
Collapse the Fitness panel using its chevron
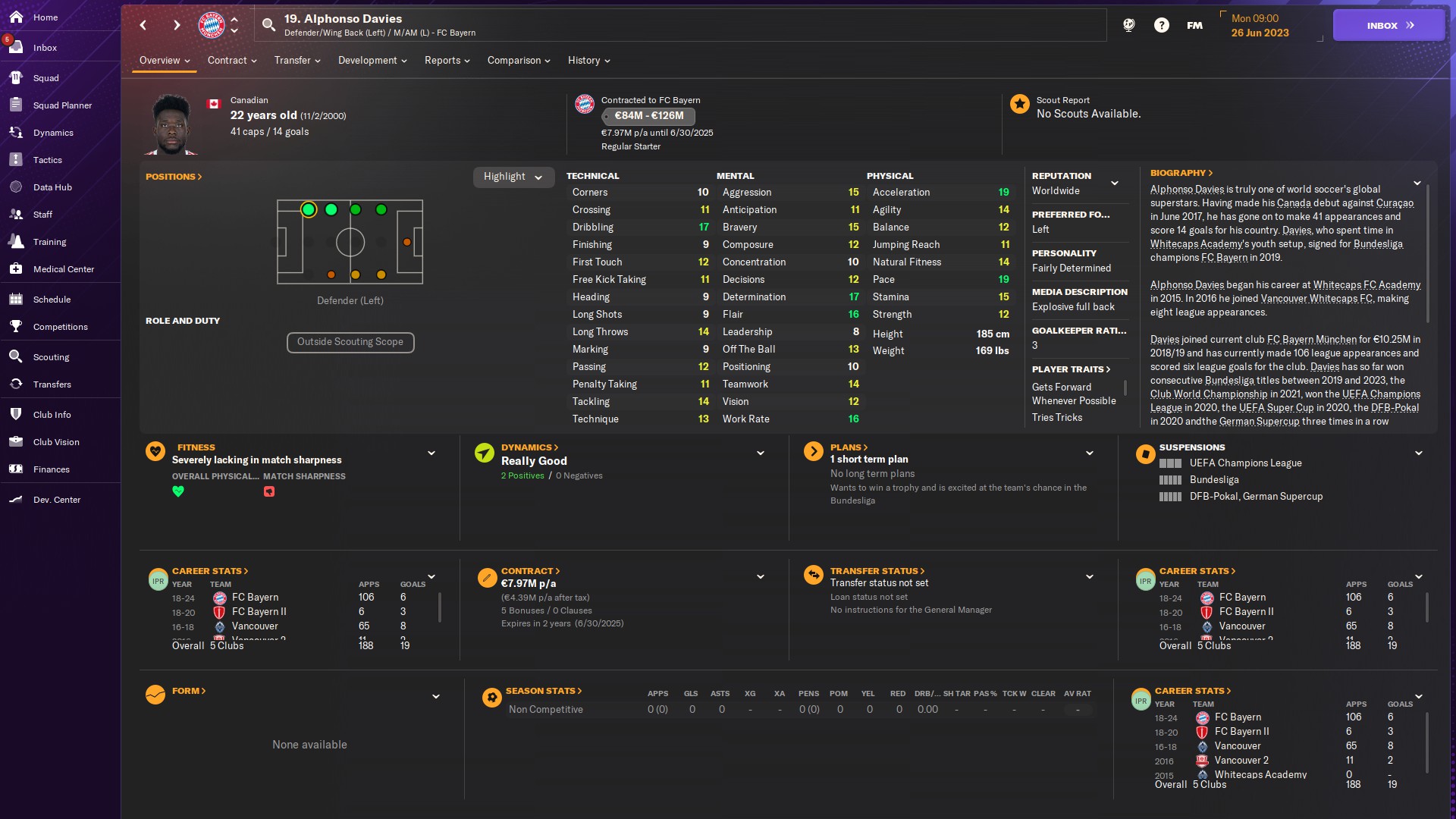431,453
